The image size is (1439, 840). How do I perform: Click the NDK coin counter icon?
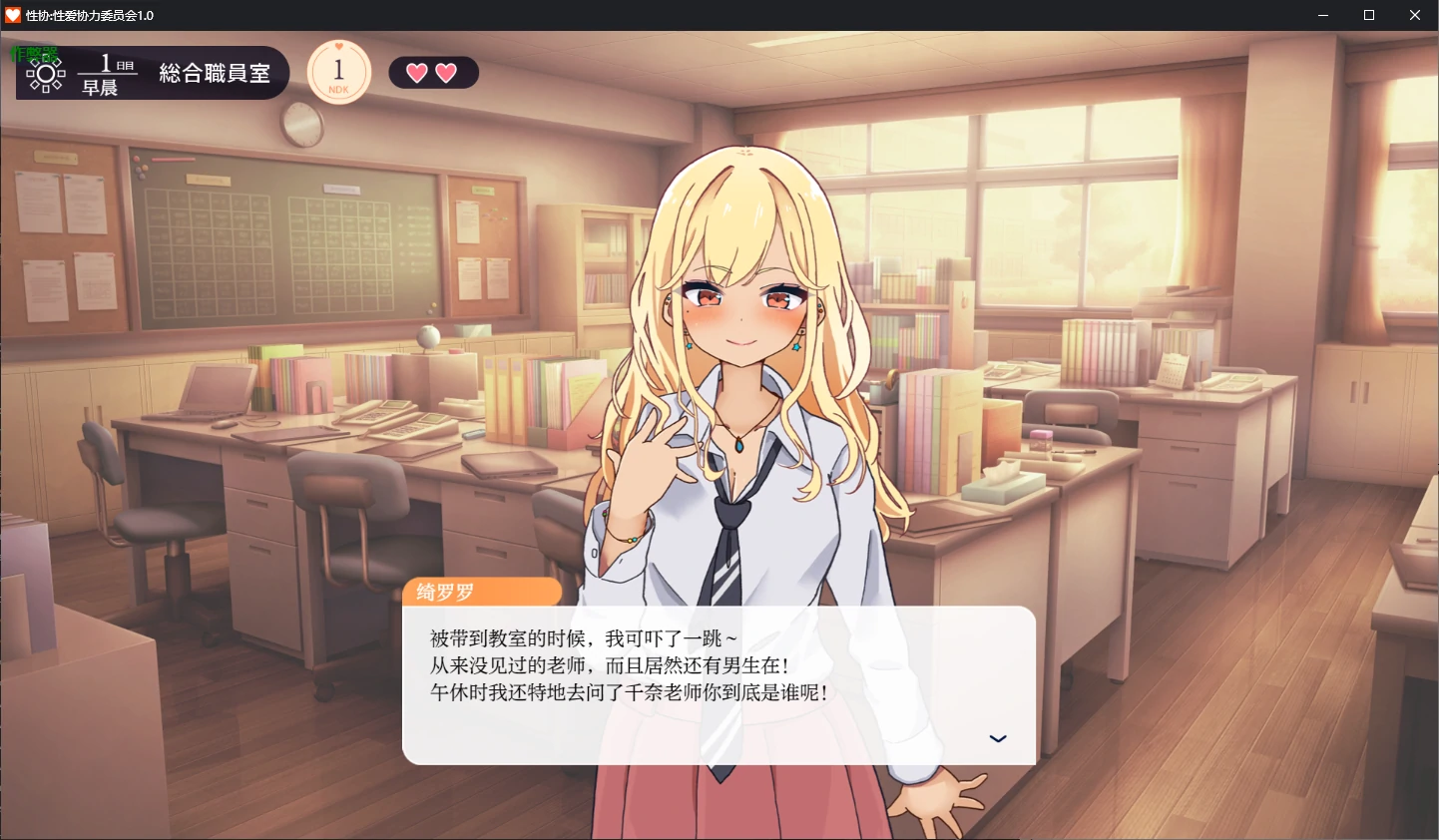338,72
